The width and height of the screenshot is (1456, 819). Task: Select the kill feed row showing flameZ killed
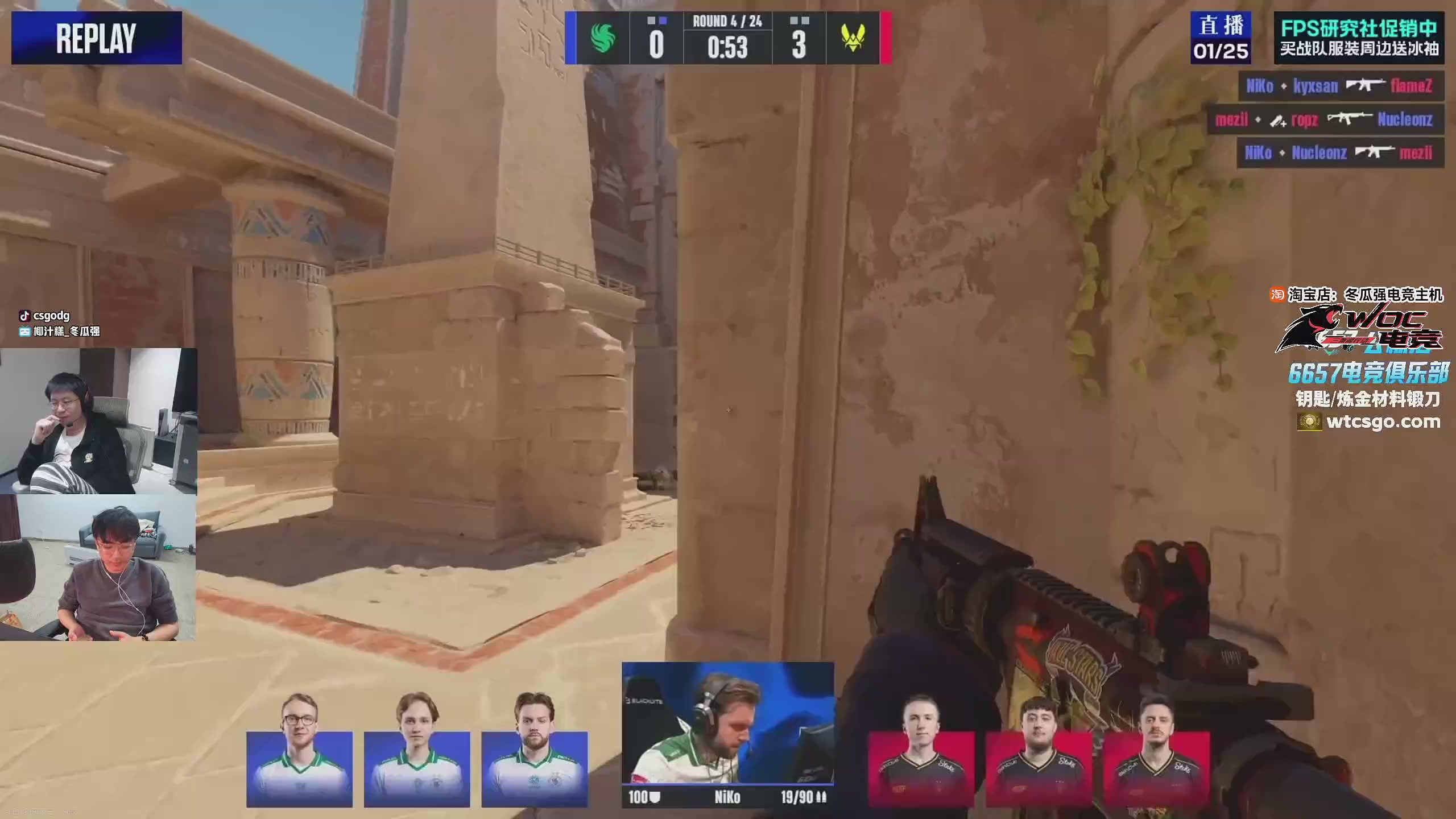1340,86
